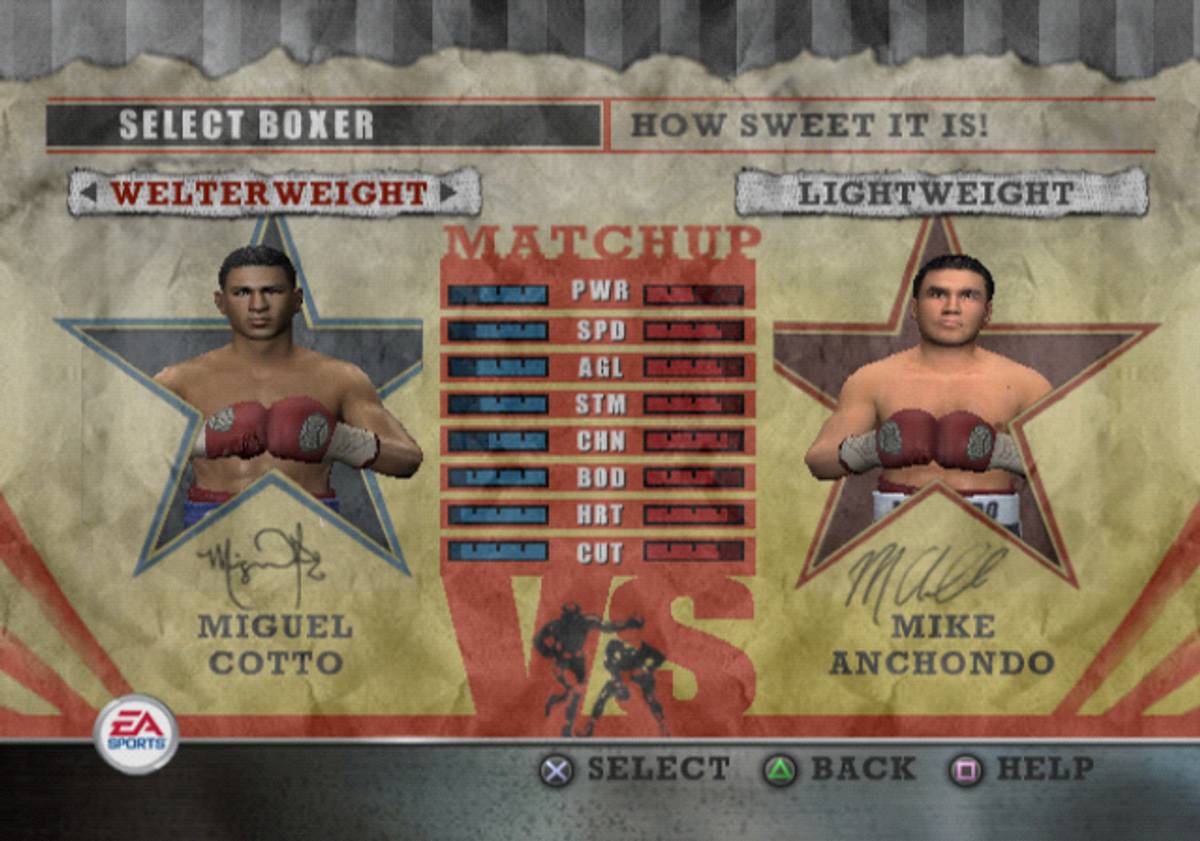Click the left arrow beside Welterweight
This screenshot has width=1200, height=841.
point(90,193)
